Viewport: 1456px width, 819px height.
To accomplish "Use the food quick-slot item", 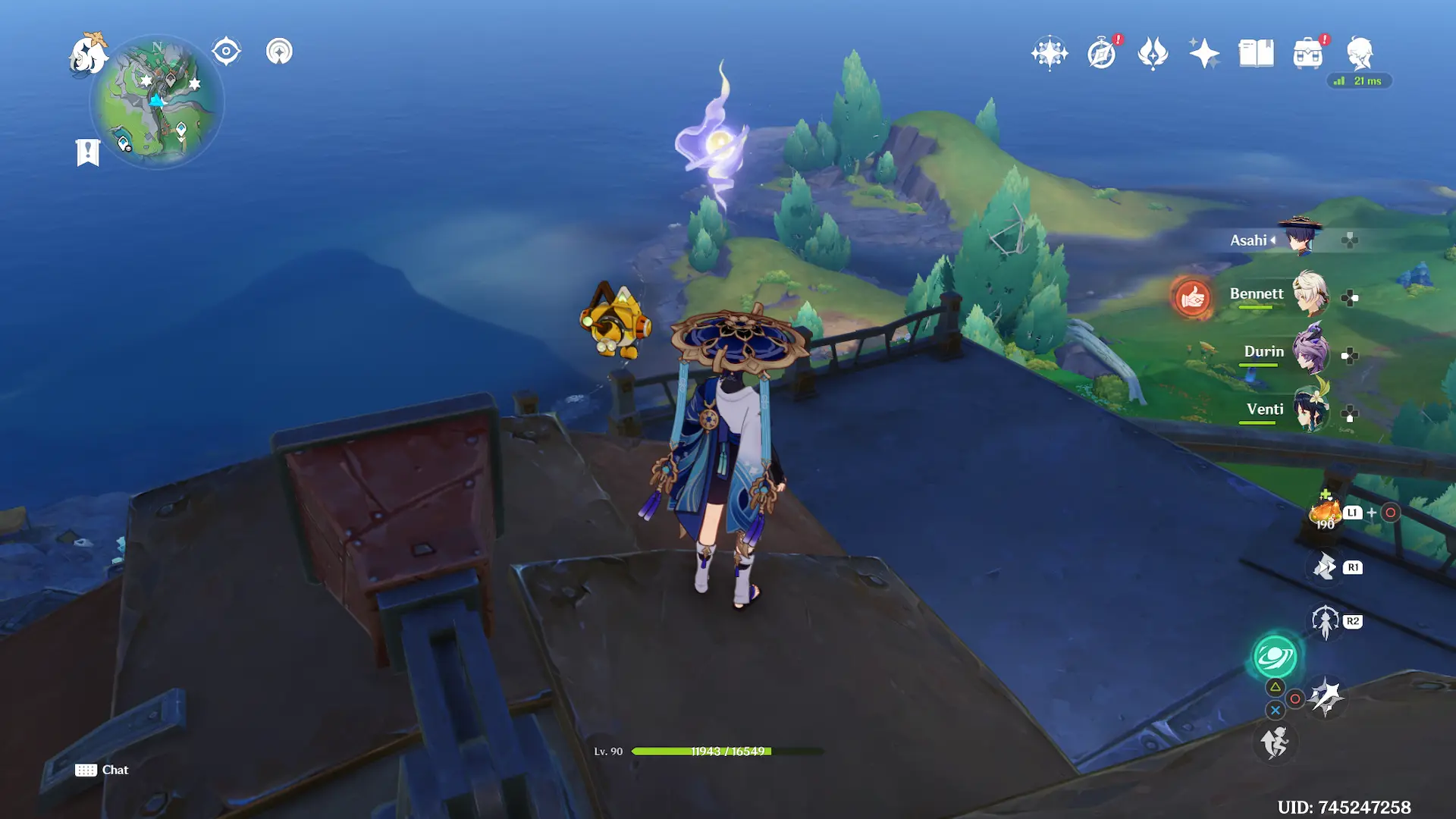I will (1325, 513).
